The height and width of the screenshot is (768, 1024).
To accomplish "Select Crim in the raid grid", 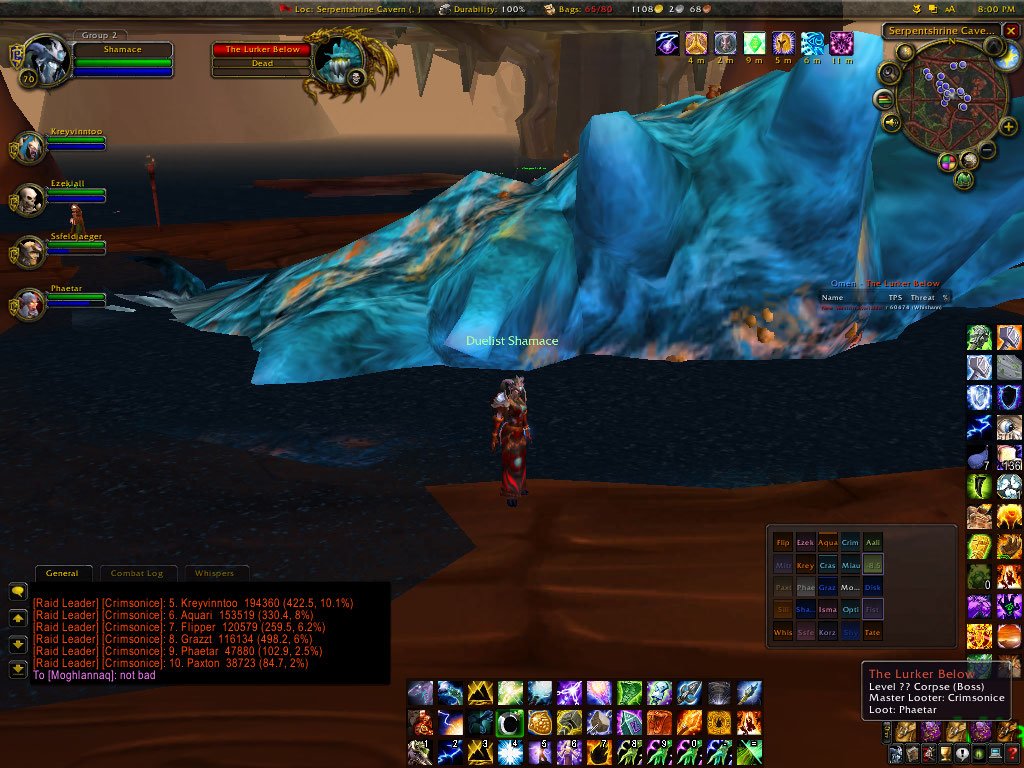I will tap(850, 542).
